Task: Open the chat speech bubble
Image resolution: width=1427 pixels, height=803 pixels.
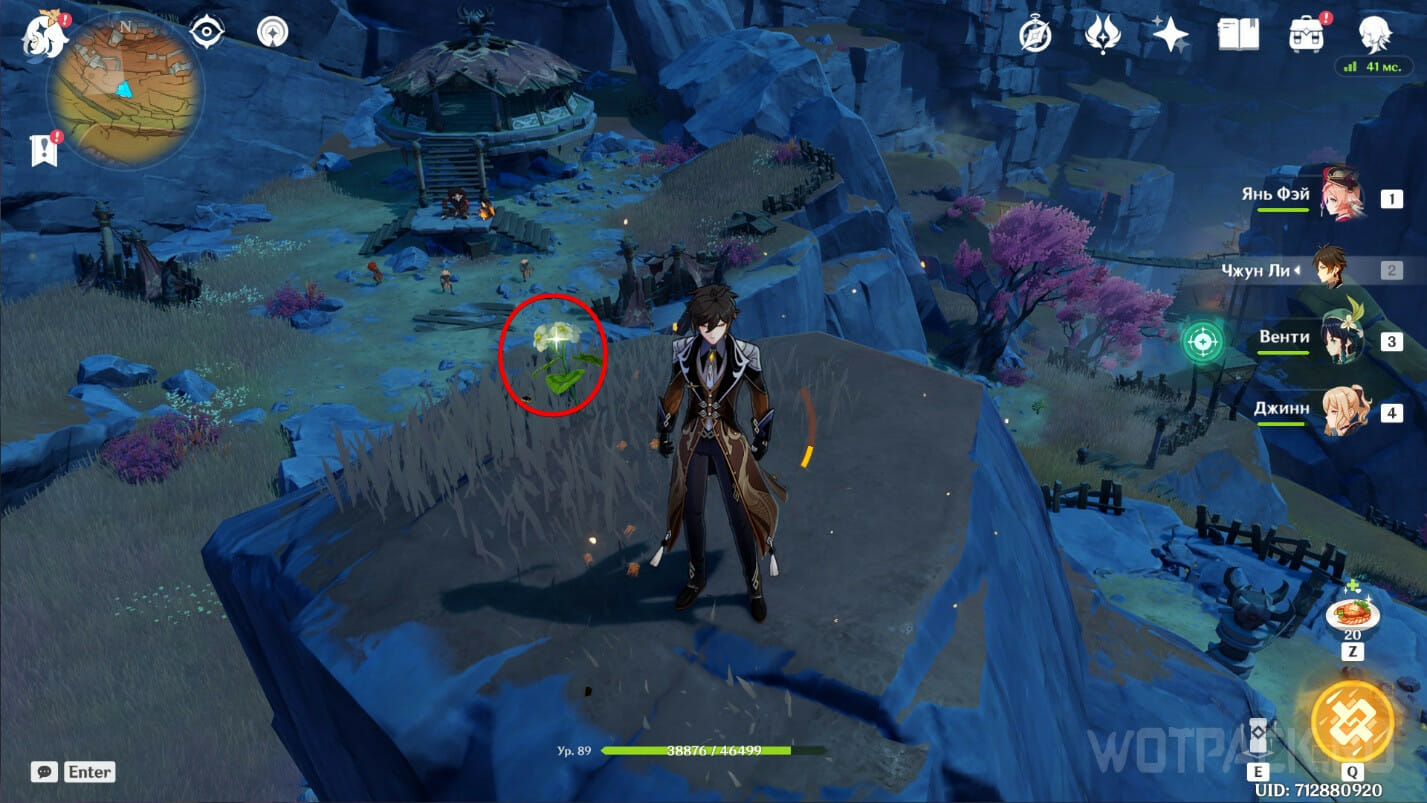Action: (44, 771)
